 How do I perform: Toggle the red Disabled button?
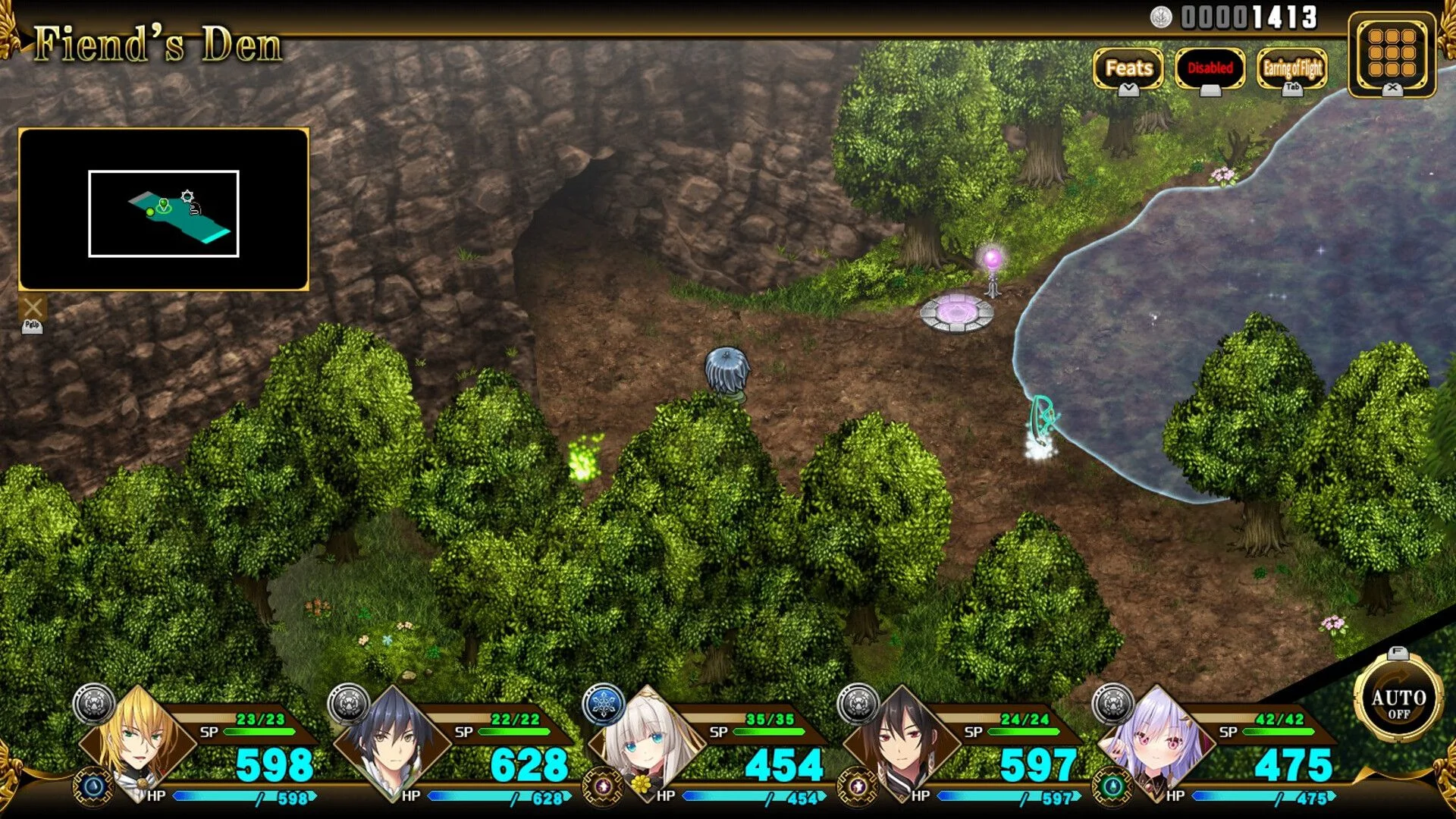pyautogui.click(x=1210, y=68)
